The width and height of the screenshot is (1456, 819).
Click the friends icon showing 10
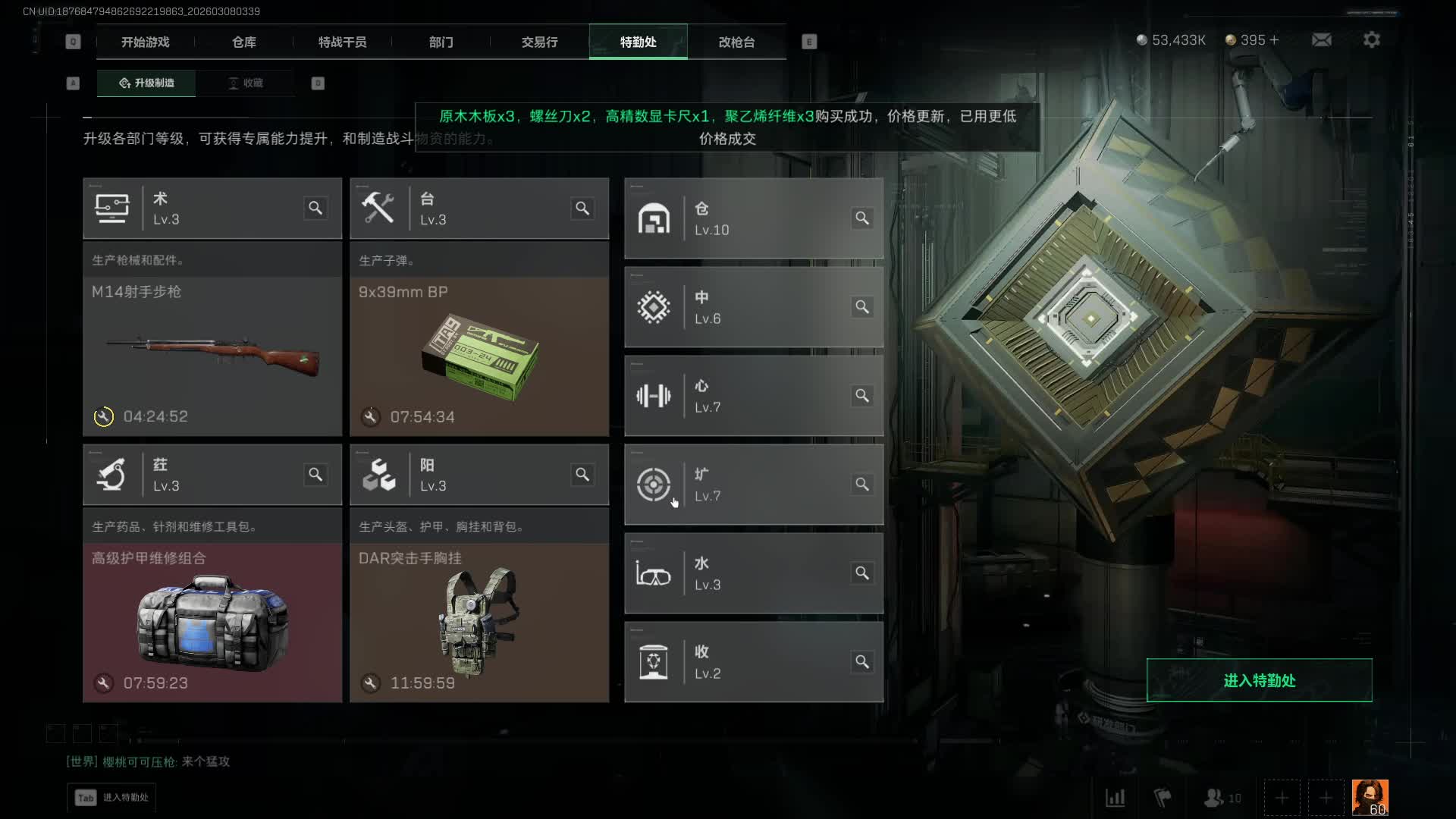[x=1222, y=798]
